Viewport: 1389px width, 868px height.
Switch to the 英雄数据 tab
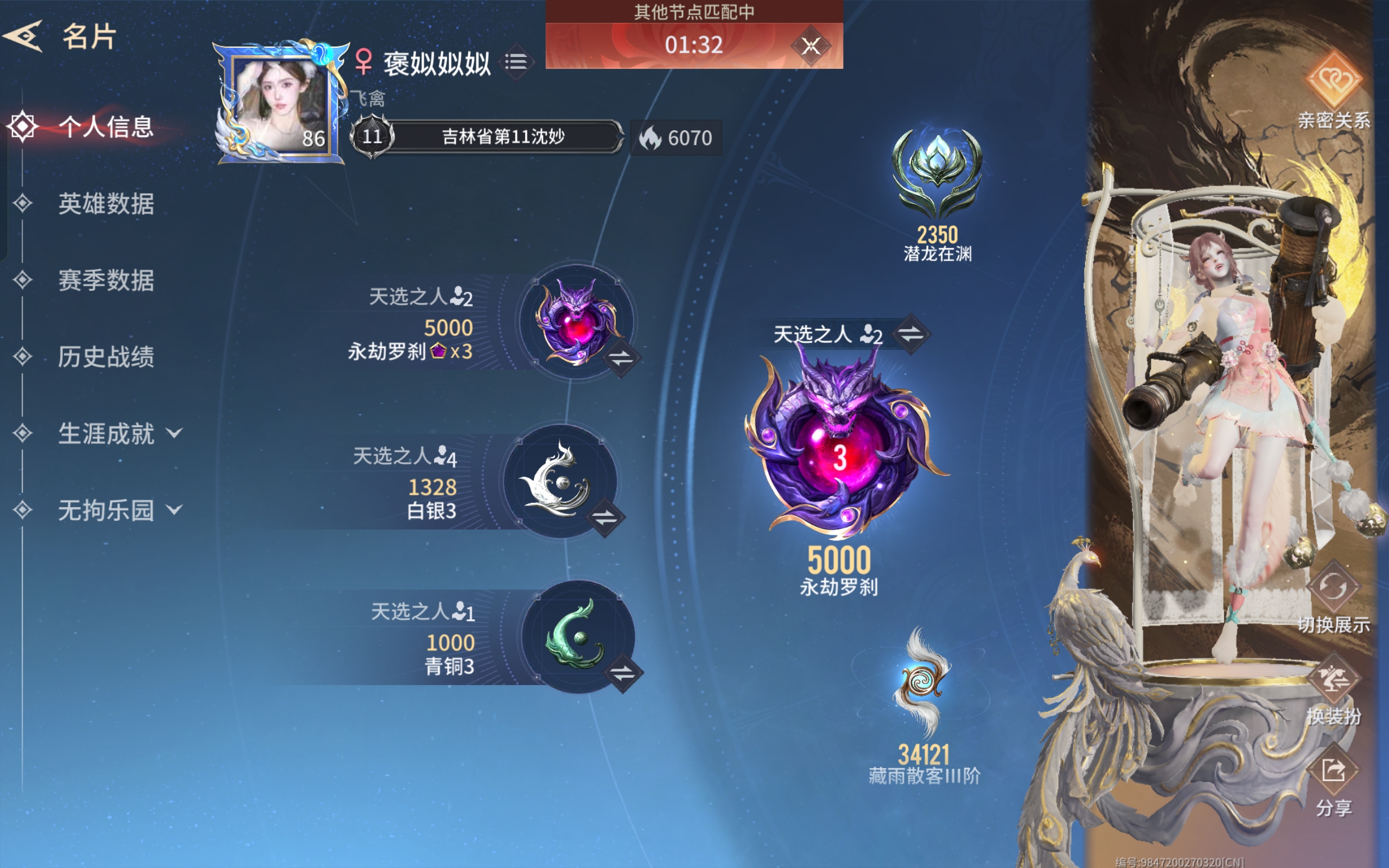tap(106, 204)
